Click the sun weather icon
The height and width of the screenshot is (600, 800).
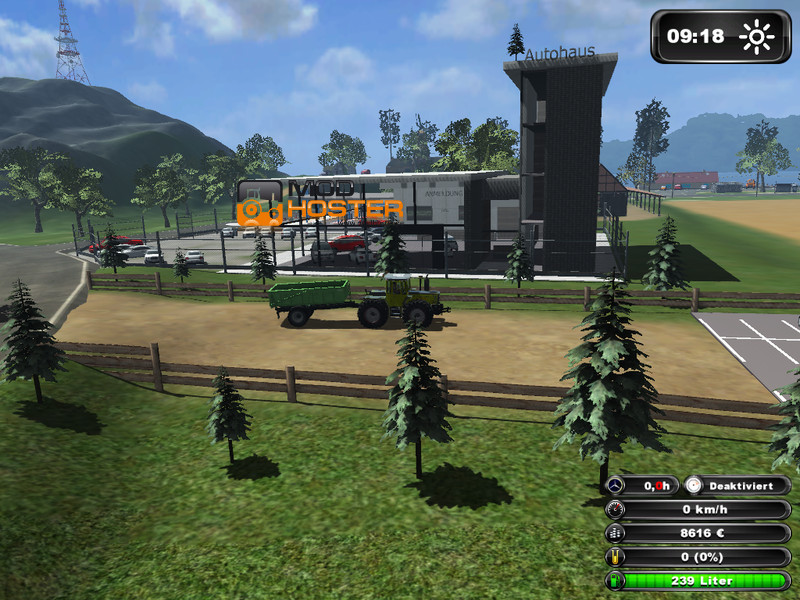[x=757, y=38]
